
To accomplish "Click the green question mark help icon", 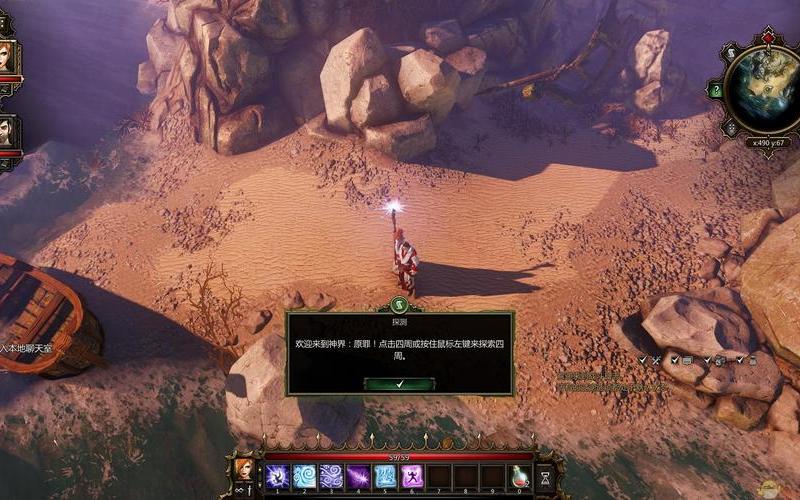I will click(x=715, y=90).
